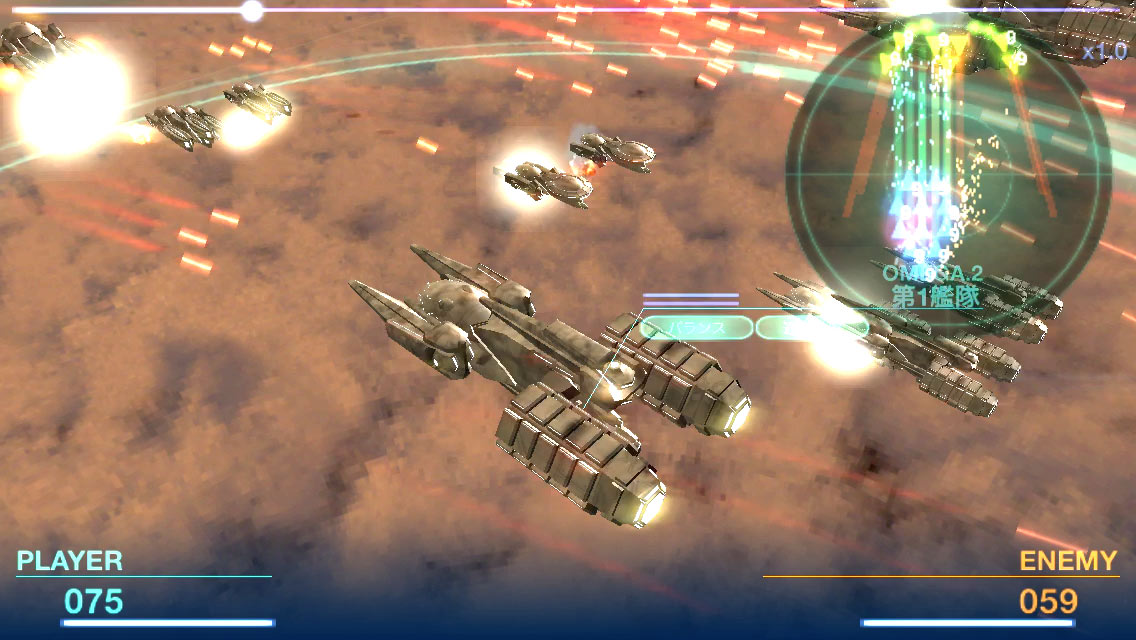Select the バランス formation button
This screenshot has height=640, width=1136.
pos(696,327)
